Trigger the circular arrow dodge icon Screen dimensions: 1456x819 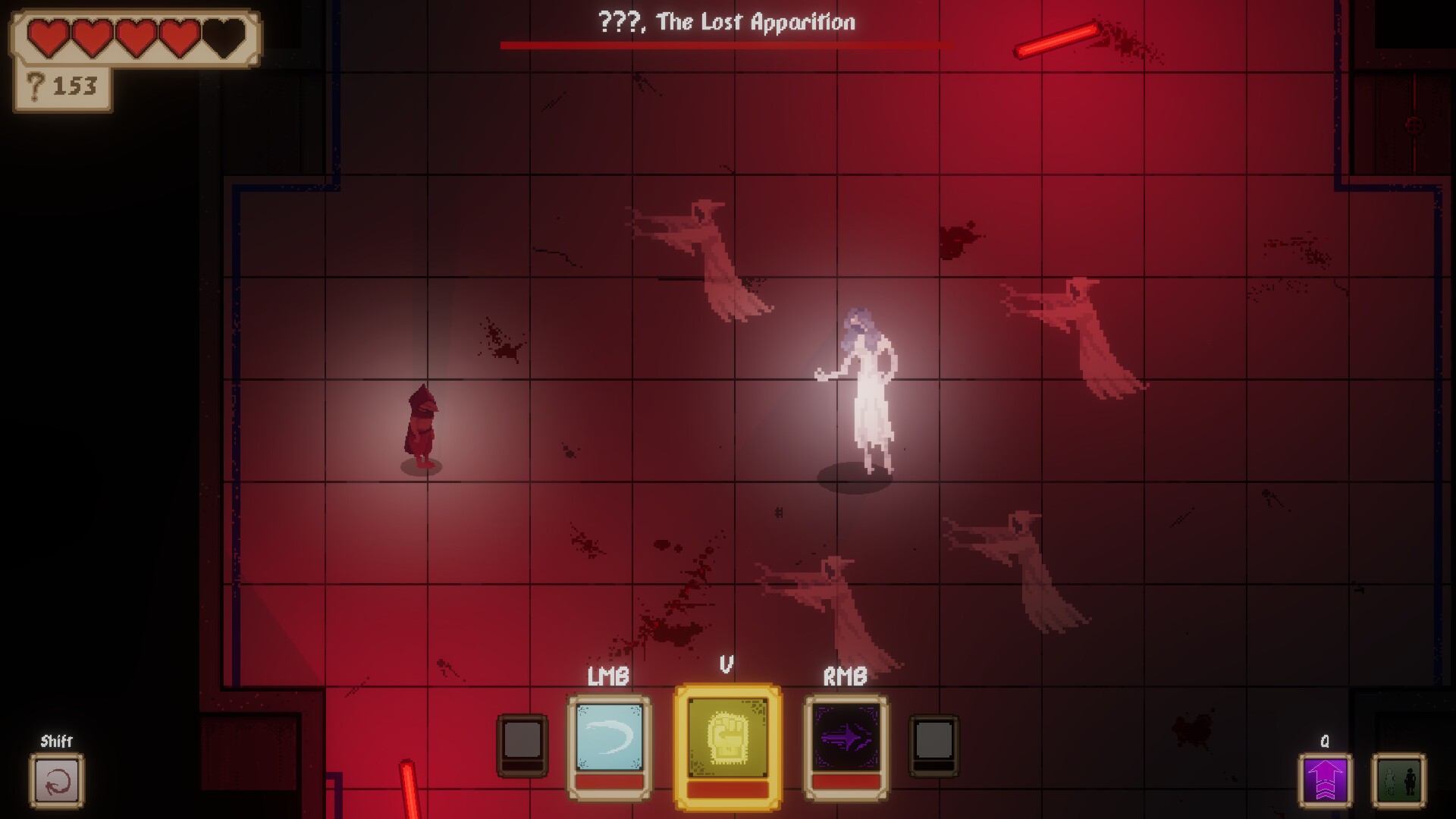click(x=57, y=781)
